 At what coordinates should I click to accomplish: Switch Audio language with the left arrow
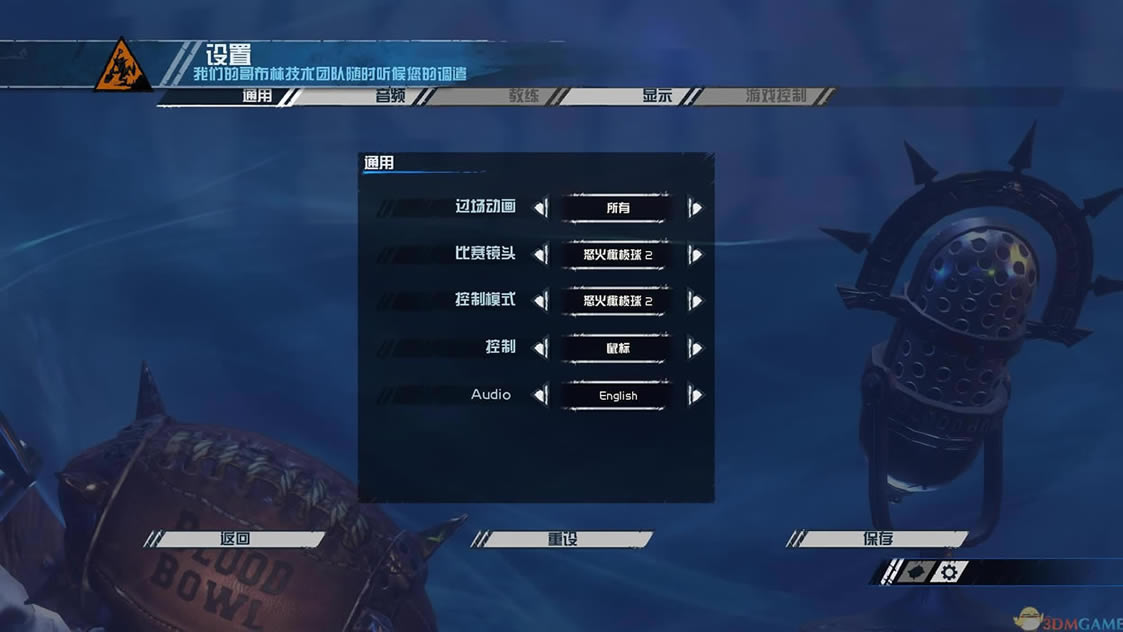click(x=541, y=395)
